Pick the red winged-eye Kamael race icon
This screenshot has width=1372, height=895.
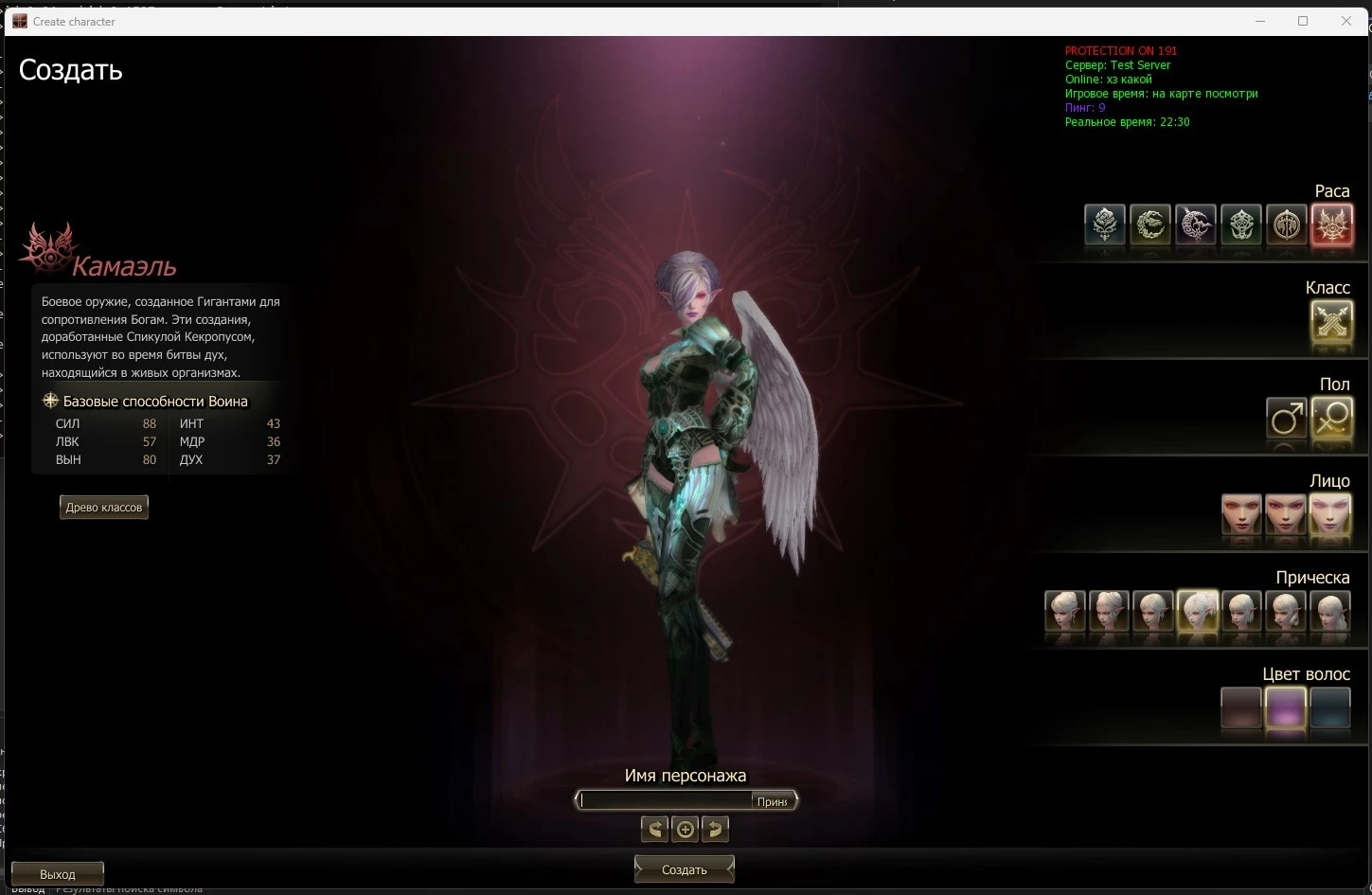(1331, 225)
